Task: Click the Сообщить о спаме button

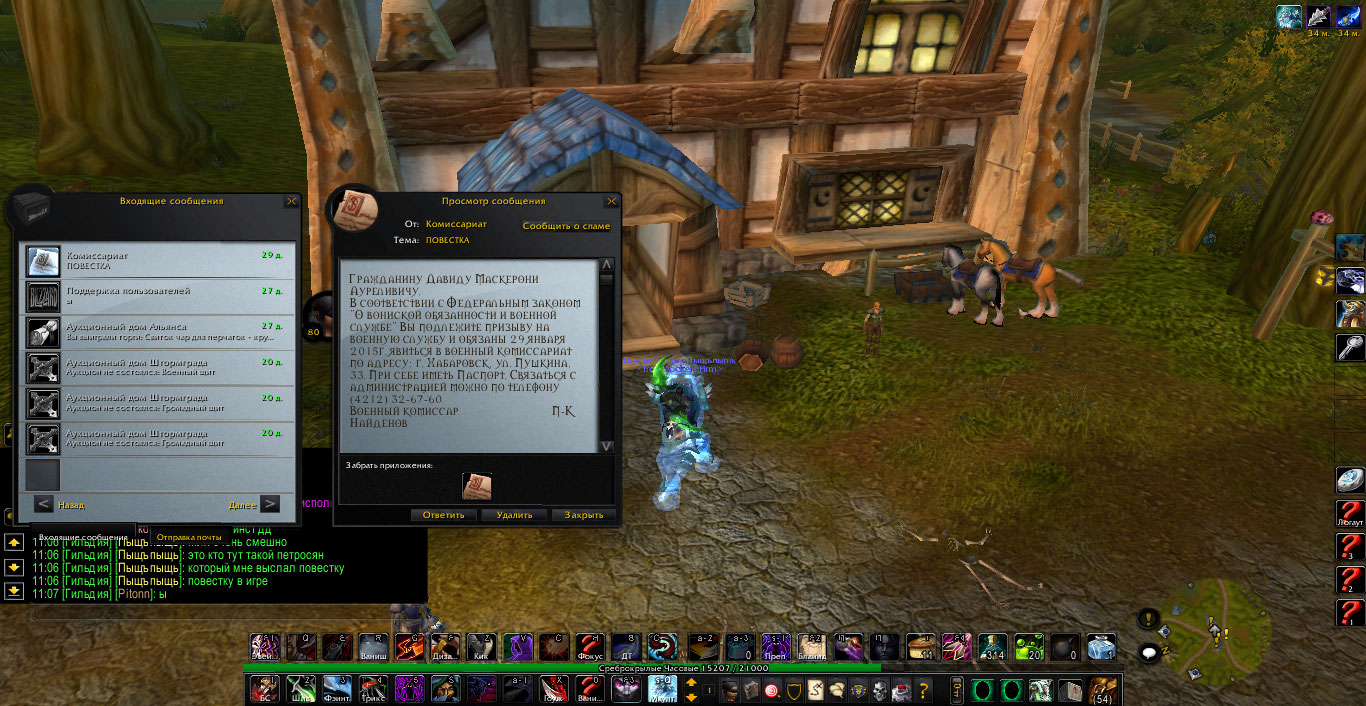Action: [x=566, y=226]
